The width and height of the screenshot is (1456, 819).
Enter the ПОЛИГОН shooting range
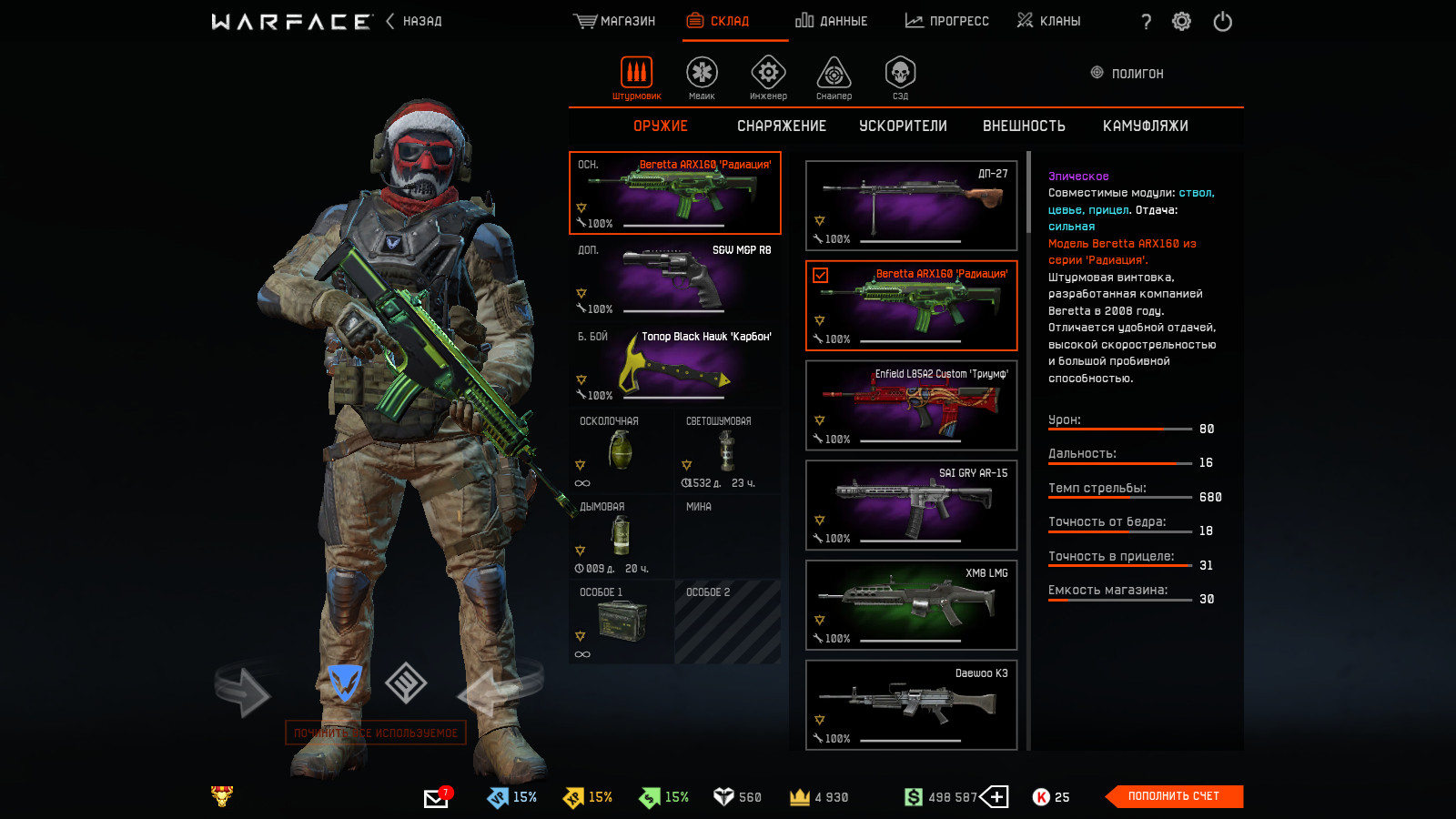point(1127,74)
